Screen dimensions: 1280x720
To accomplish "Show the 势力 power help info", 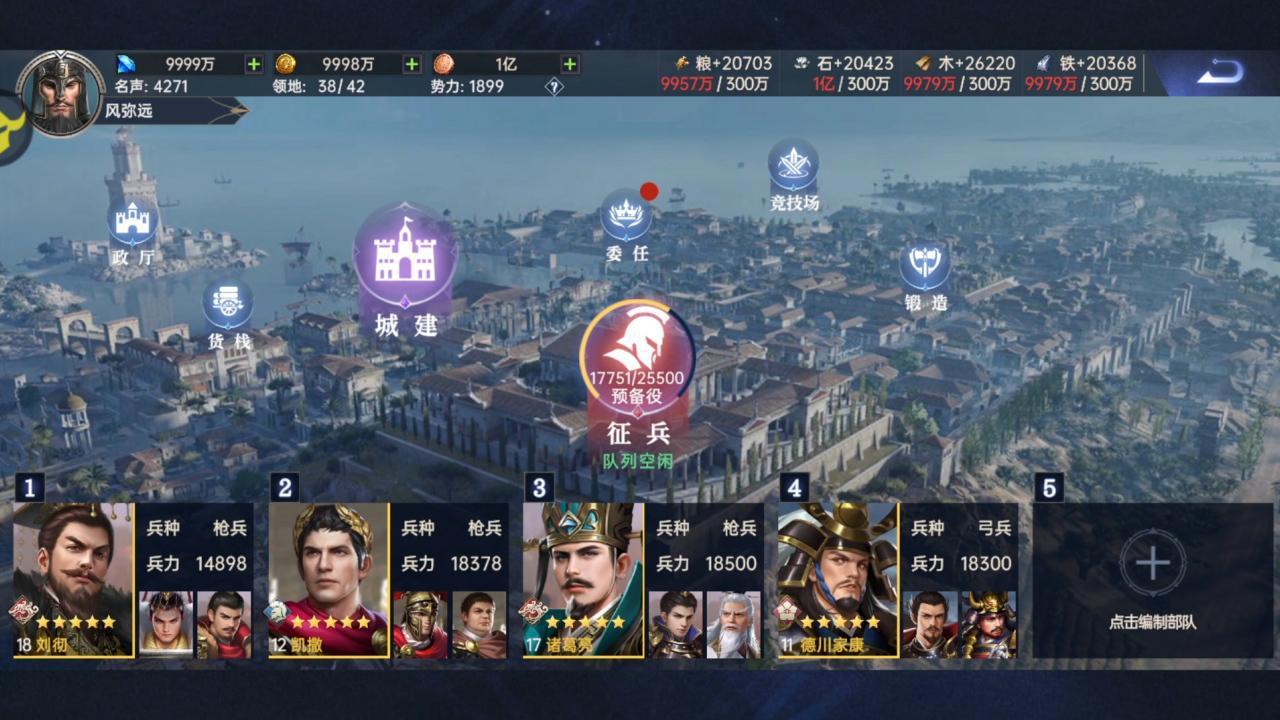I will (x=554, y=87).
